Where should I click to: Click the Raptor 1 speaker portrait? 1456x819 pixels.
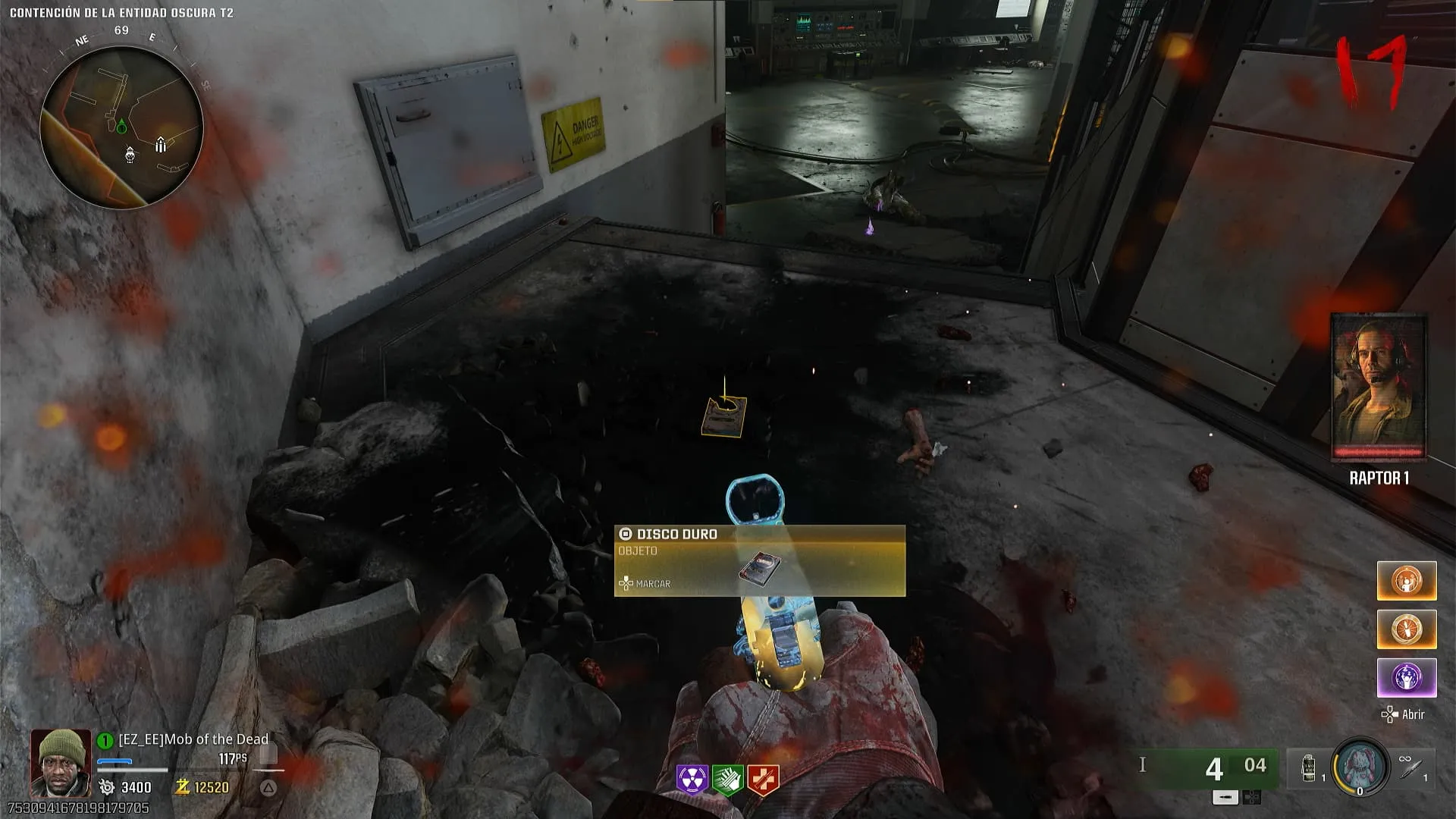click(x=1379, y=388)
